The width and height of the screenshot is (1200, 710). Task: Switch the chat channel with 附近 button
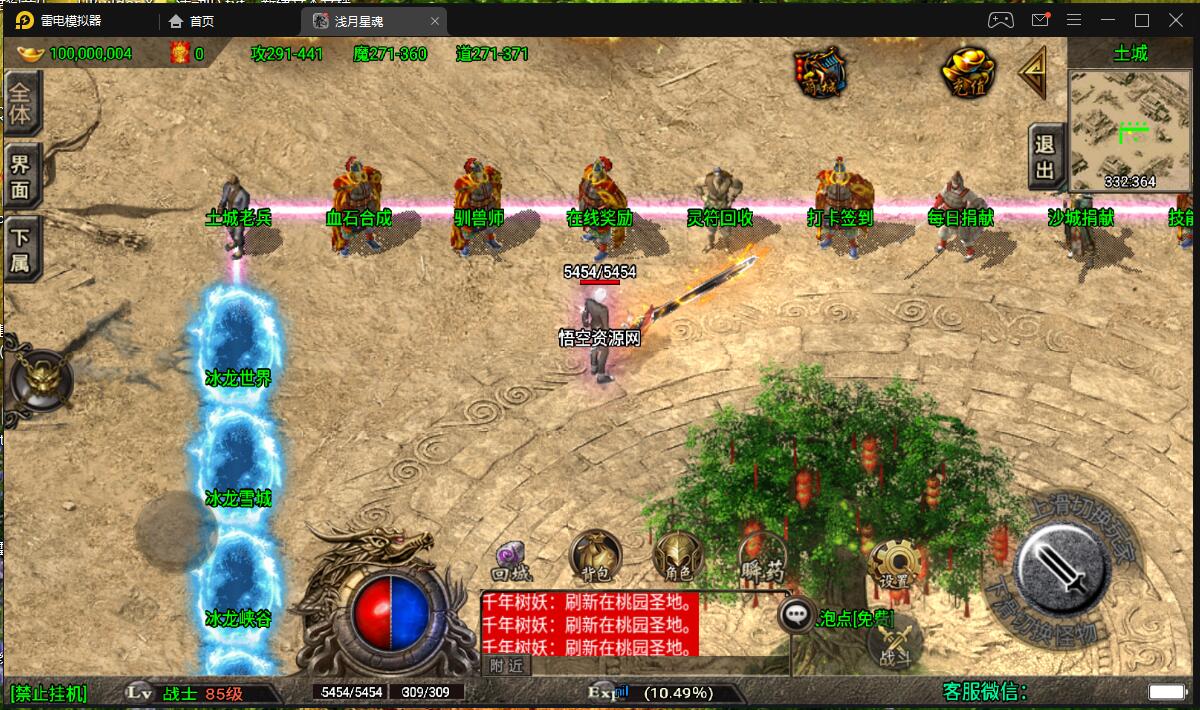coord(507,666)
